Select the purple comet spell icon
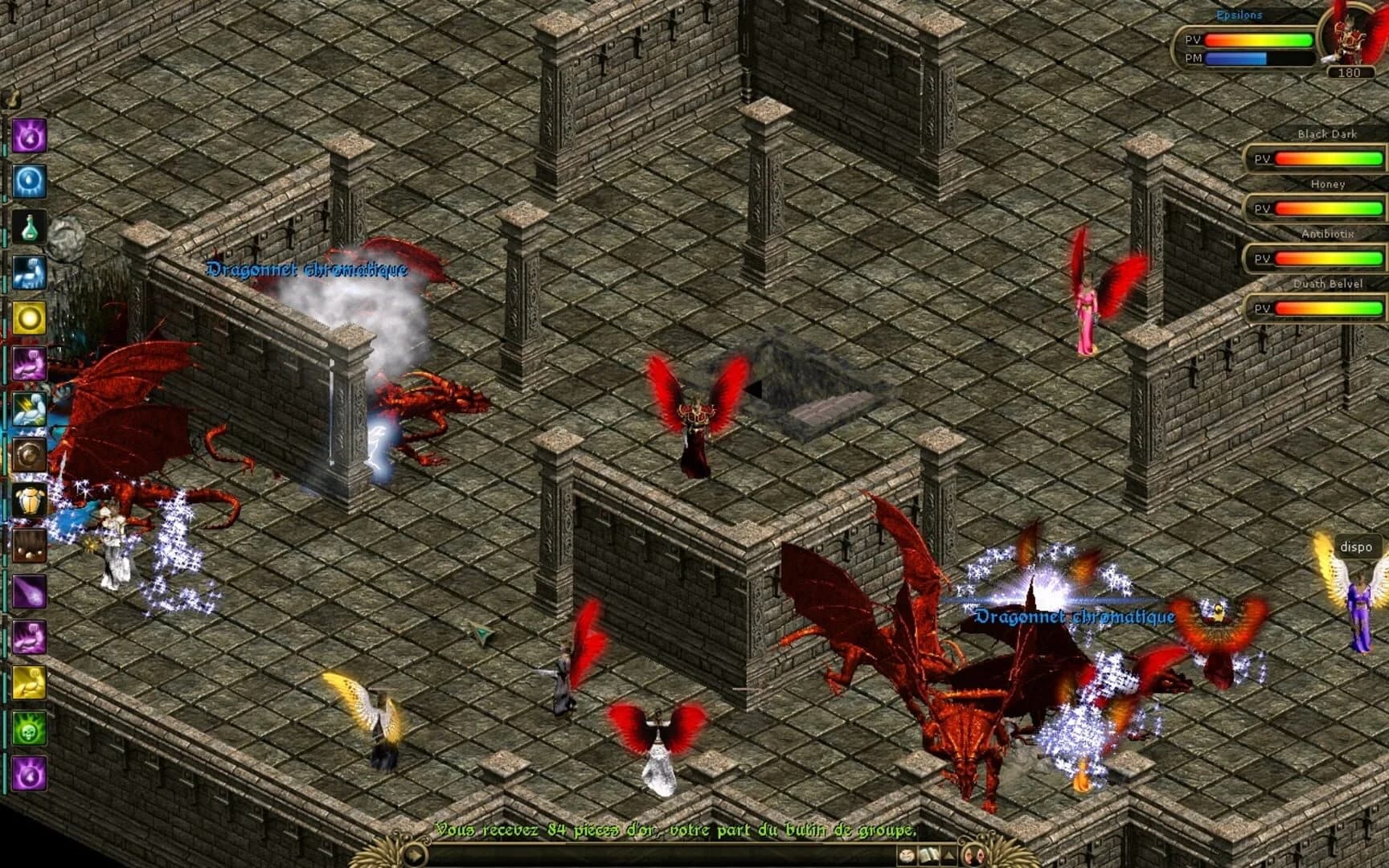This screenshot has width=1389, height=868. (27, 592)
